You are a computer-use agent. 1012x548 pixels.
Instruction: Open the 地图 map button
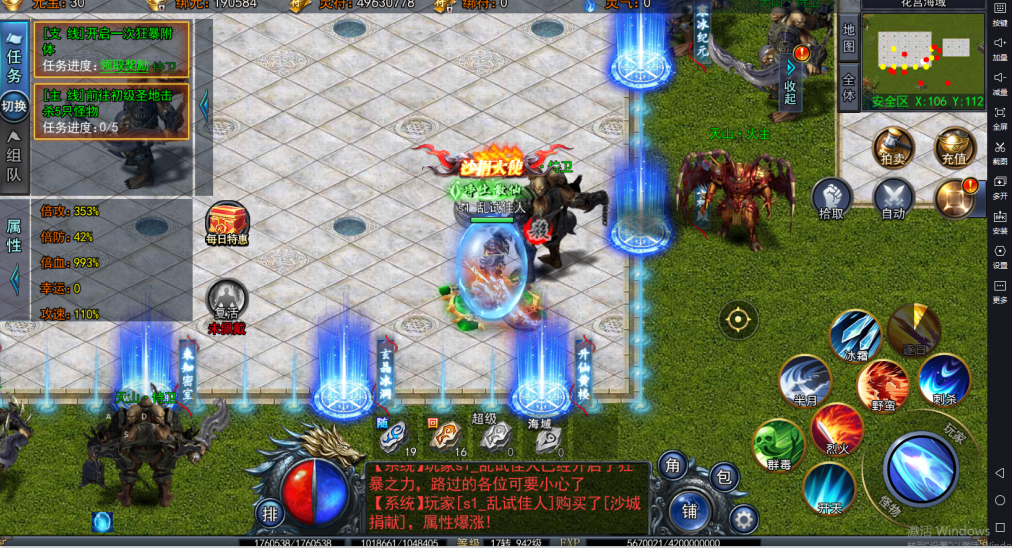848,39
